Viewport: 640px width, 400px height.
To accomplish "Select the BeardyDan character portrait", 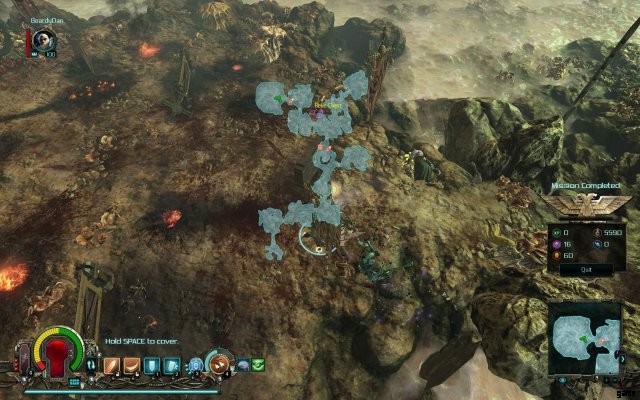I will pos(43,39).
